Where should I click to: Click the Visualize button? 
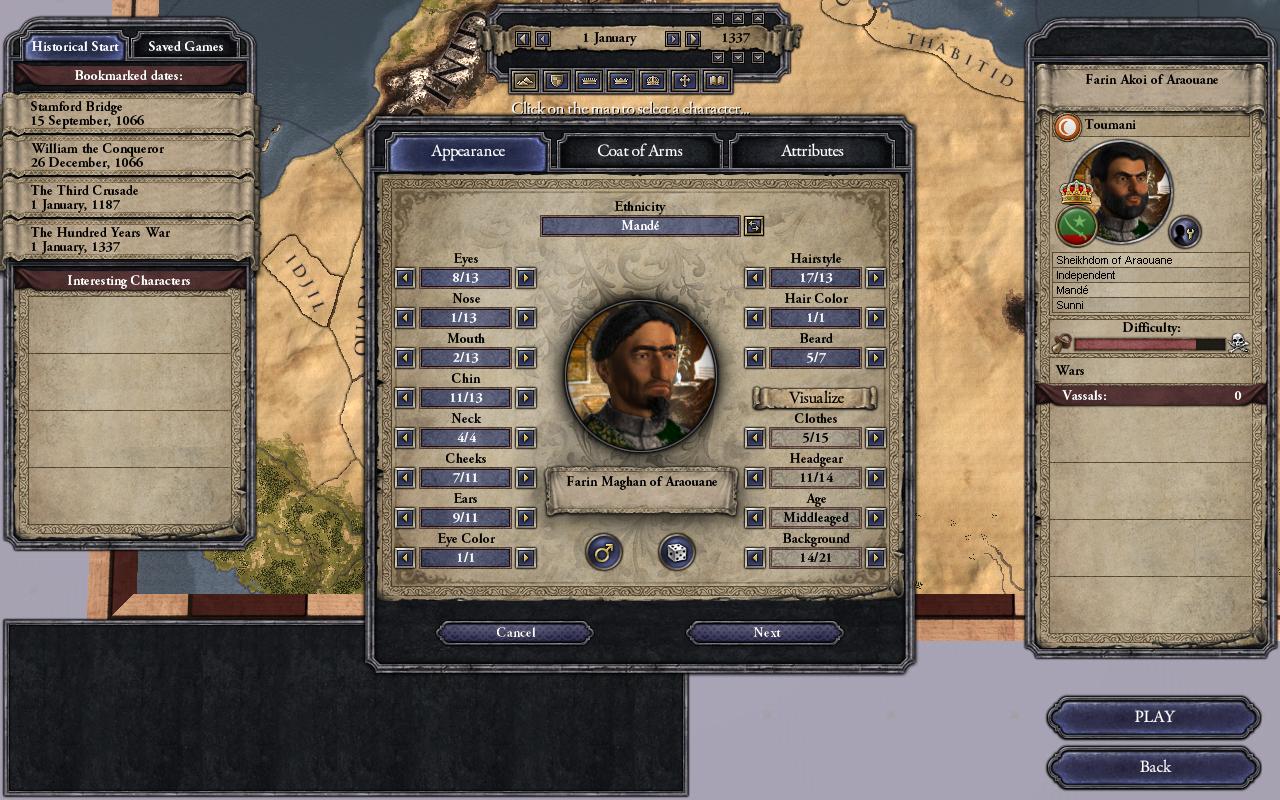[x=815, y=398]
